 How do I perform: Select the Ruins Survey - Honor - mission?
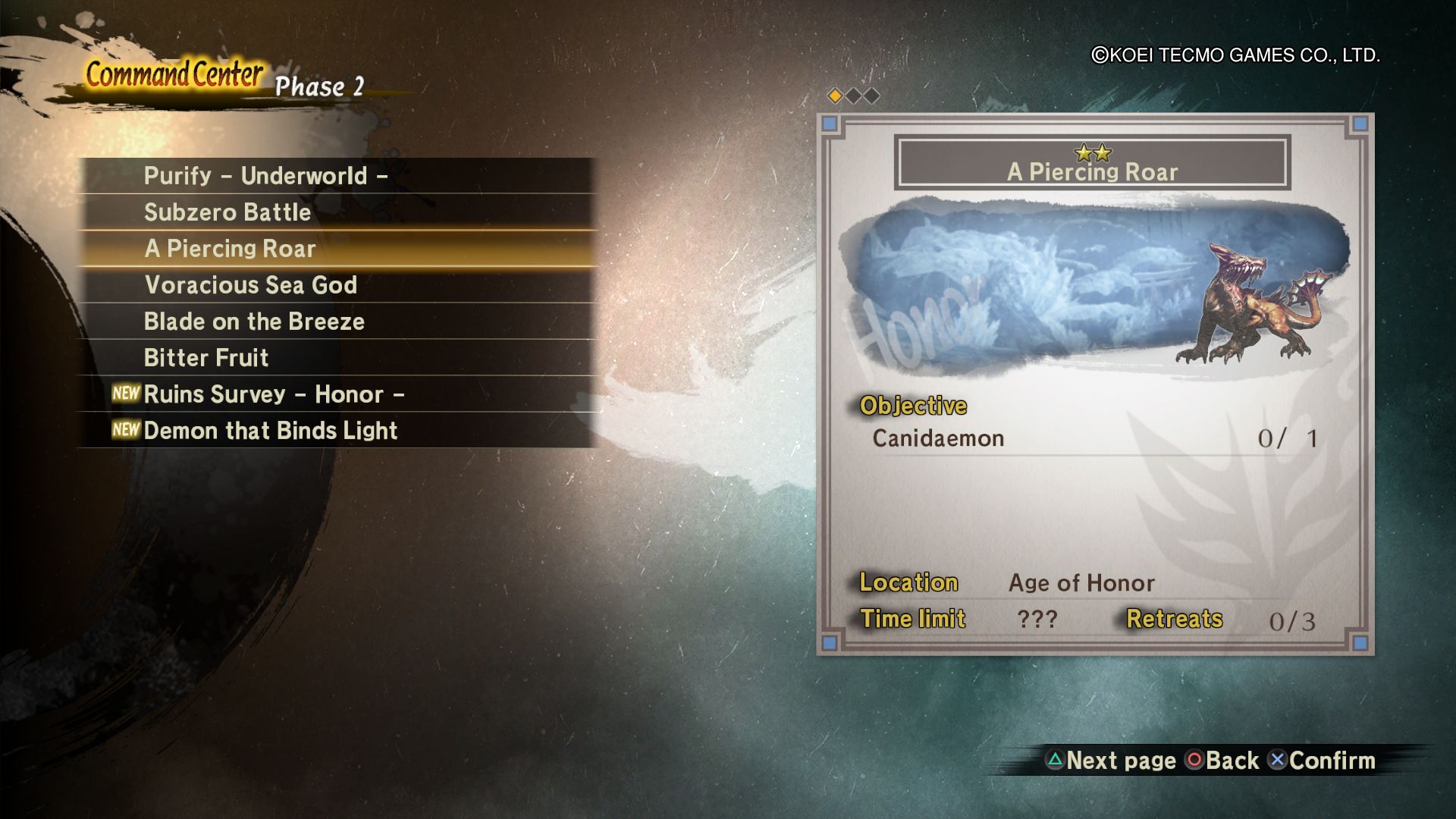pyautogui.click(x=274, y=394)
